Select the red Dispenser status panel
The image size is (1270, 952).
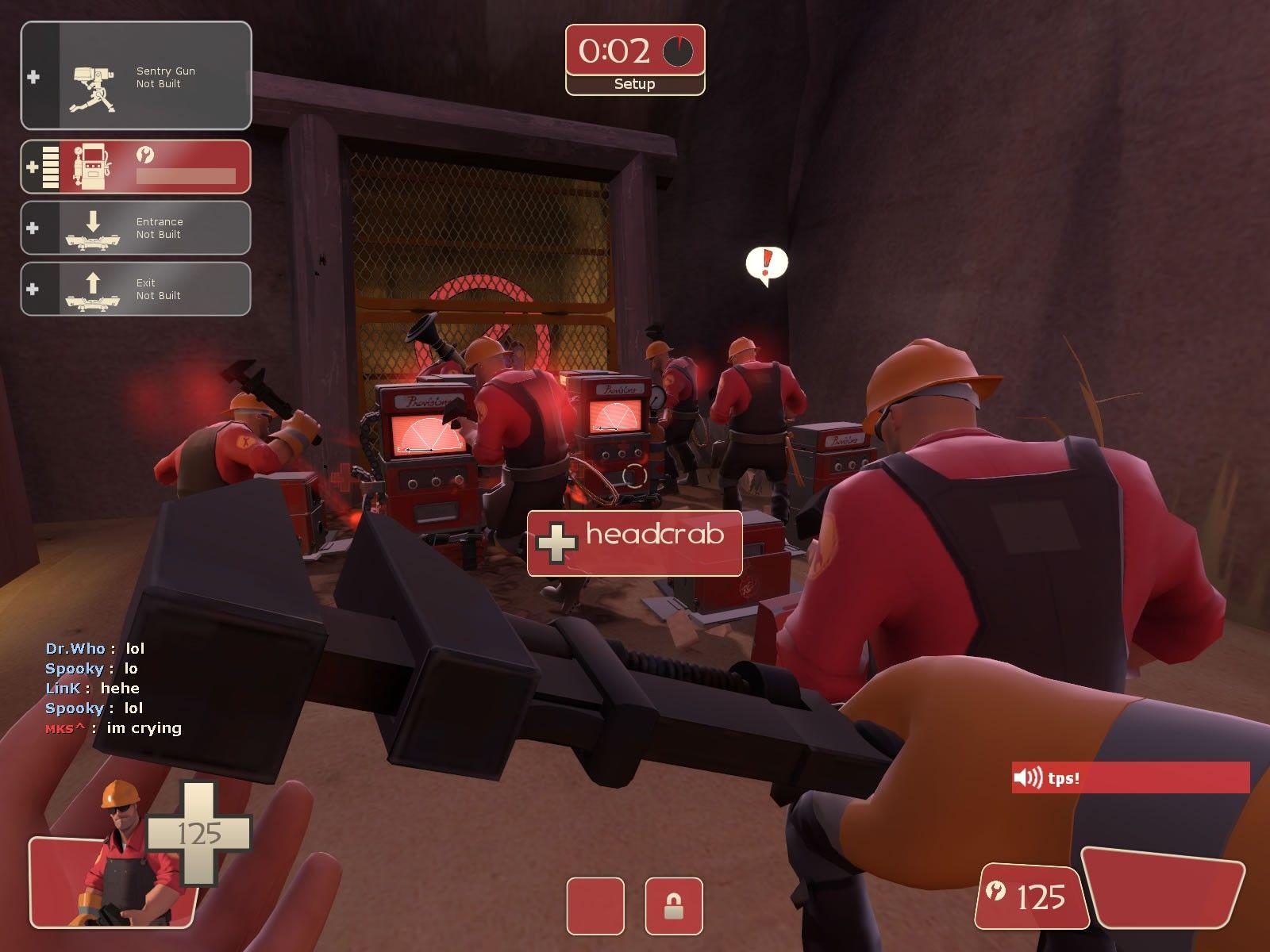tap(136, 167)
